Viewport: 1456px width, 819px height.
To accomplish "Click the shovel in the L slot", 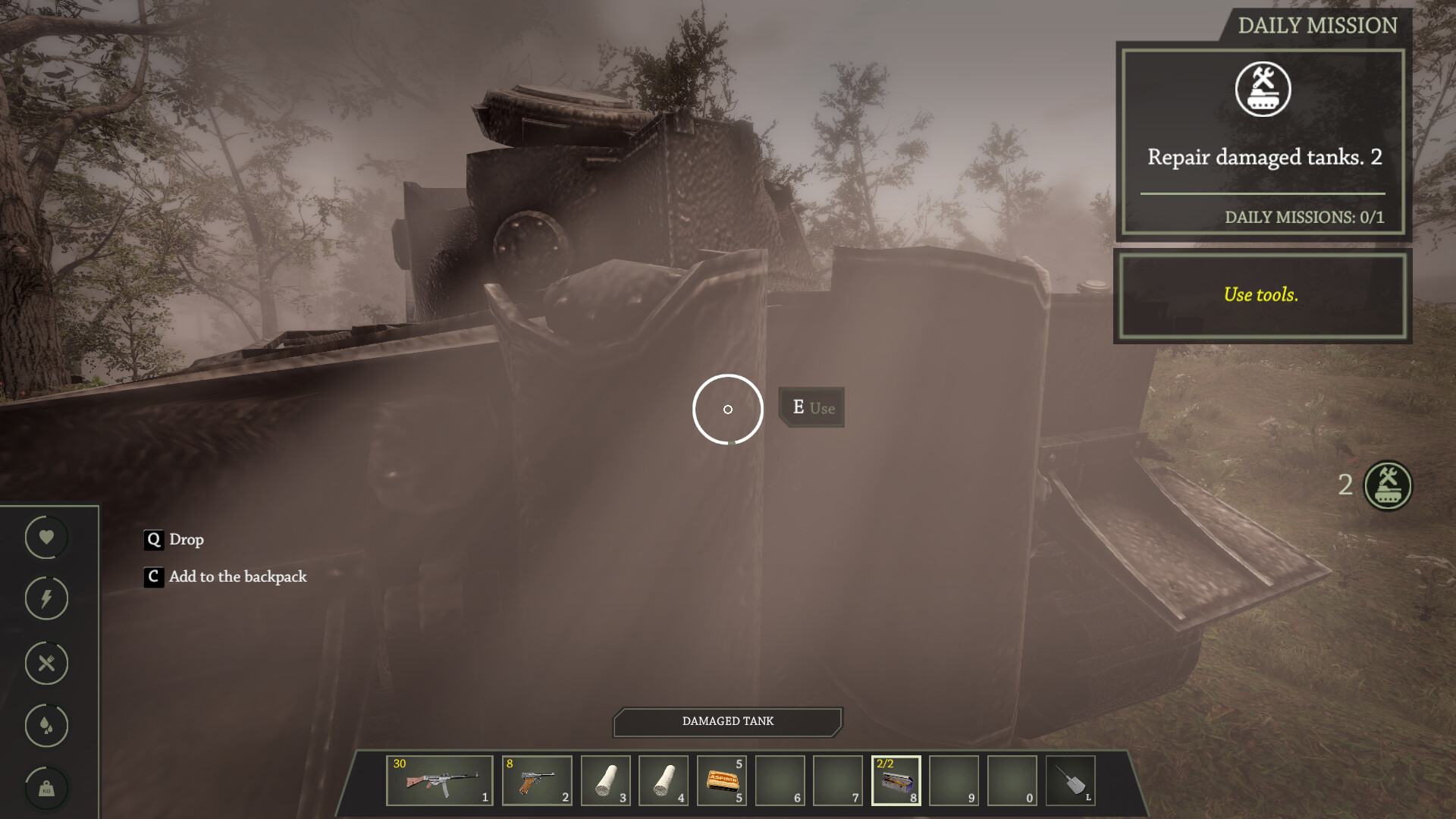I will [x=1069, y=780].
